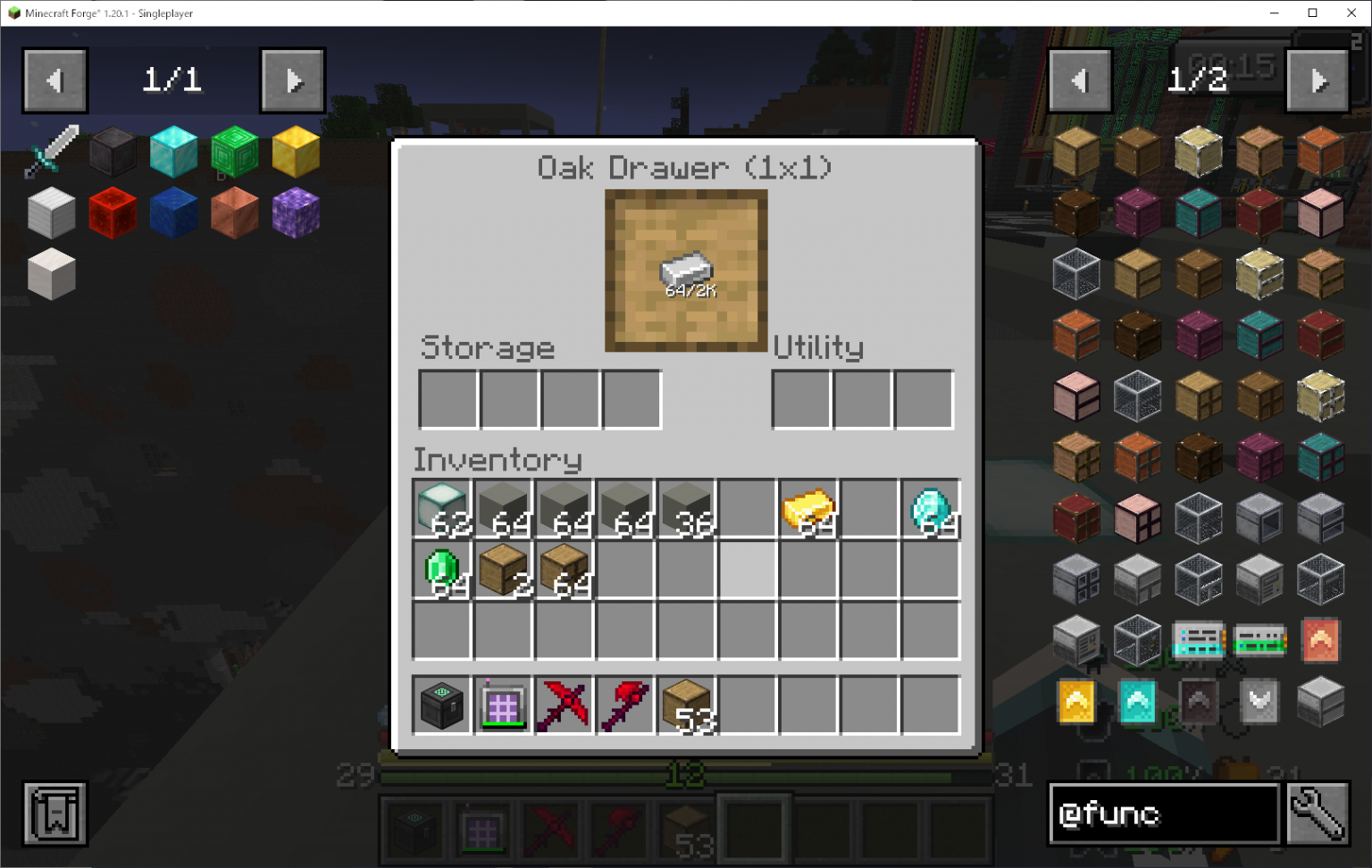Click the green experience bar

pyautogui.click(x=685, y=776)
